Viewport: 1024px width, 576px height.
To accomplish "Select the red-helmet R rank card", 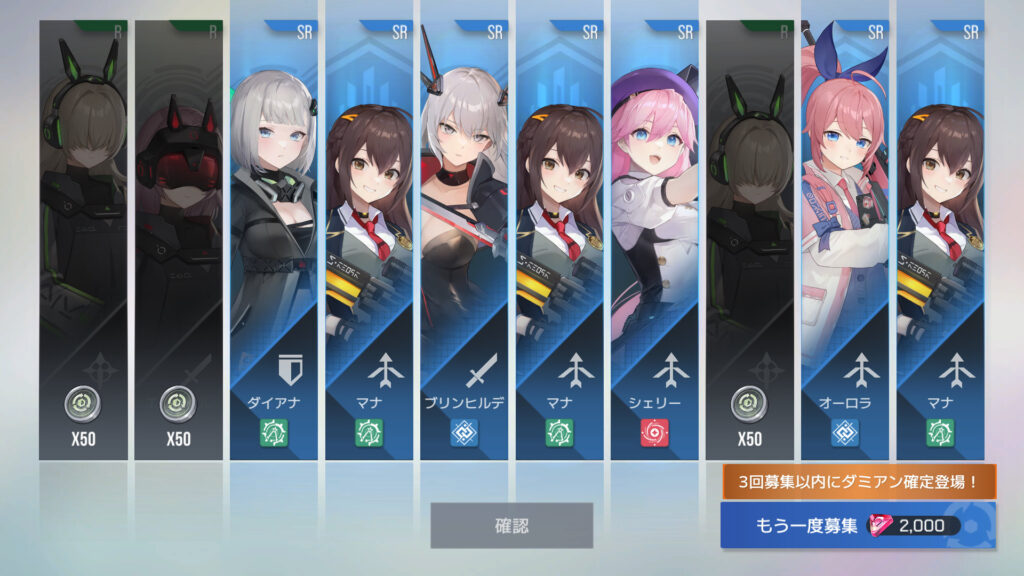I will point(178,240).
